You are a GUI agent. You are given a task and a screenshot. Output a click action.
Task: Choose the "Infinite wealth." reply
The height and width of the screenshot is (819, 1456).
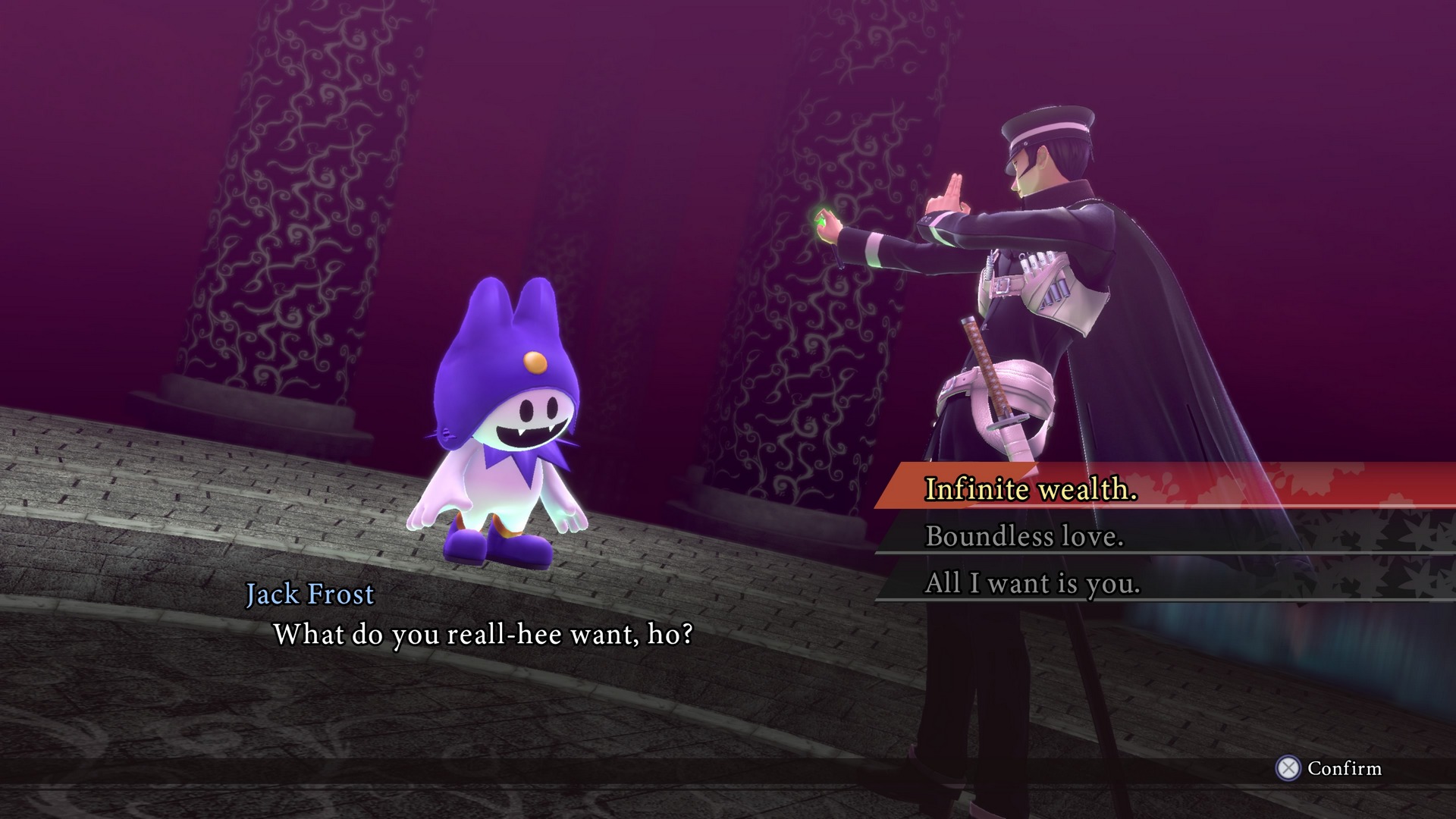click(x=1031, y=488)
